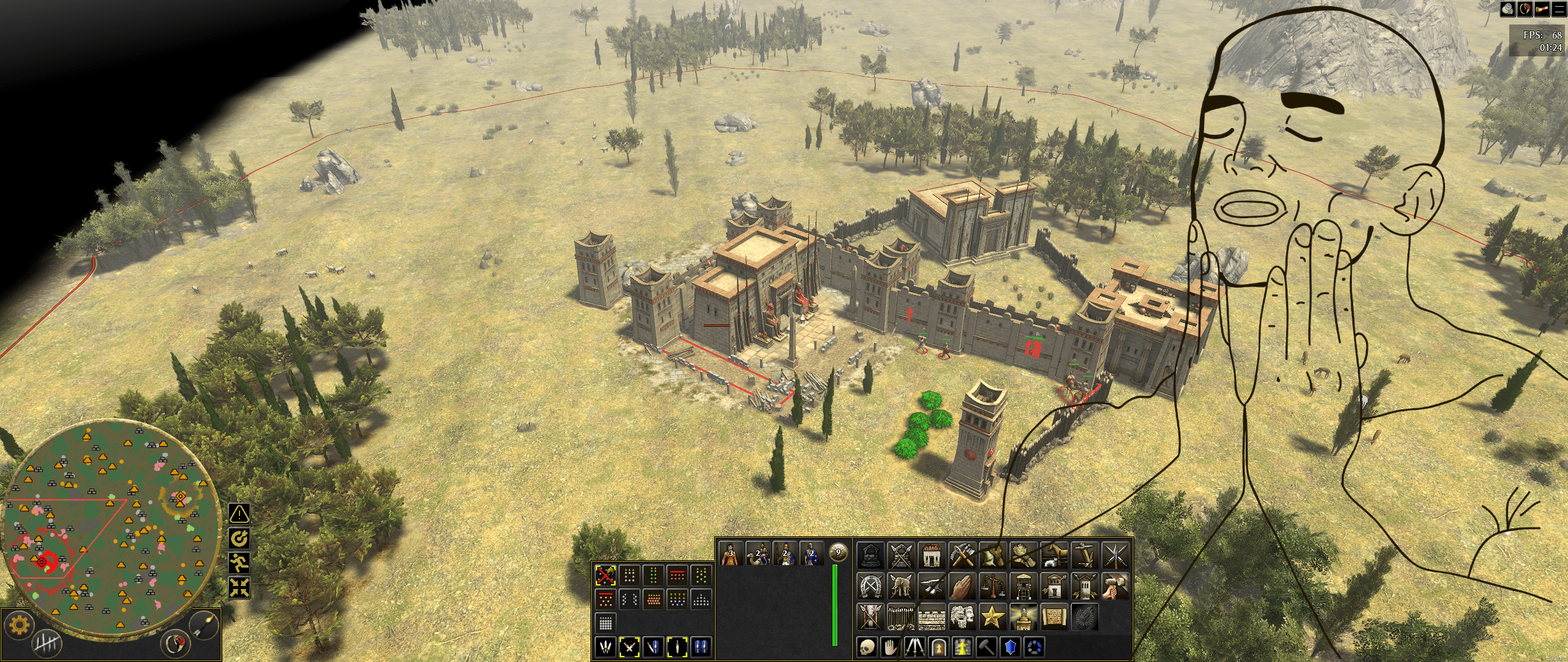Activate the raised hand stop command
The width and height of the screenshot is (1568, 662).
[x=891, y=646]
